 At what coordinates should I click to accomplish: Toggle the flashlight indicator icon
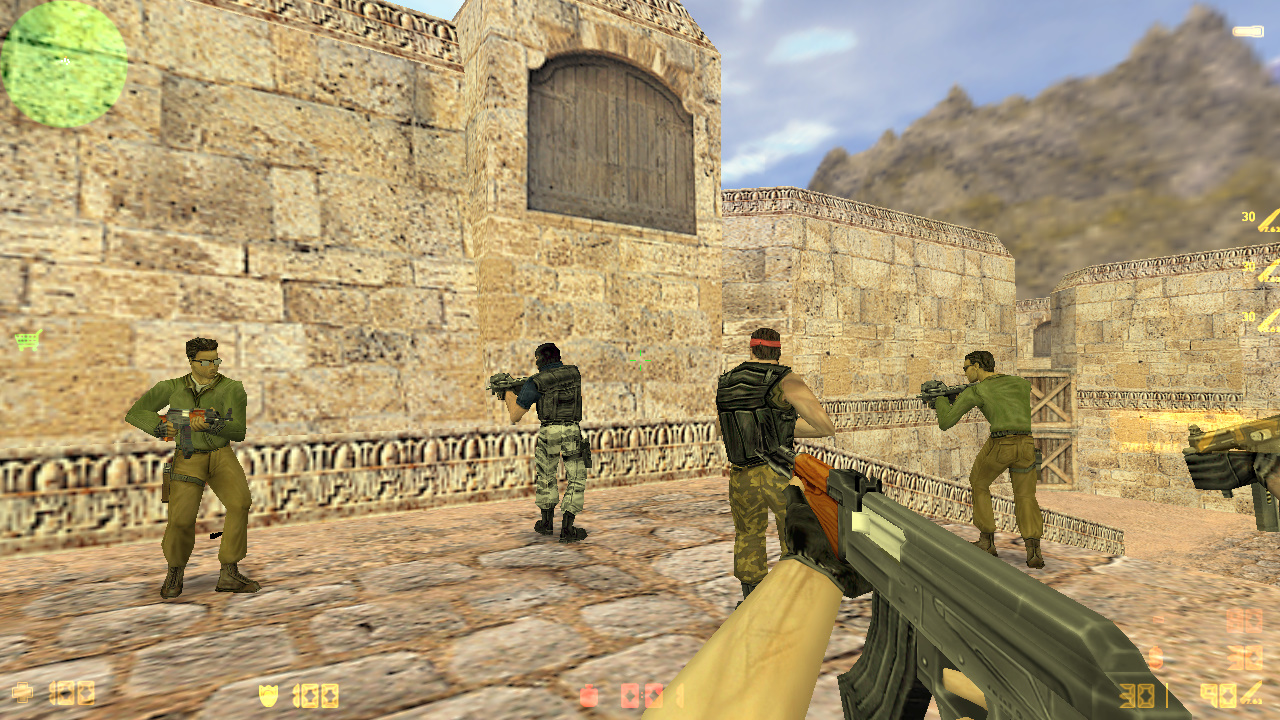pos(1247,32)
